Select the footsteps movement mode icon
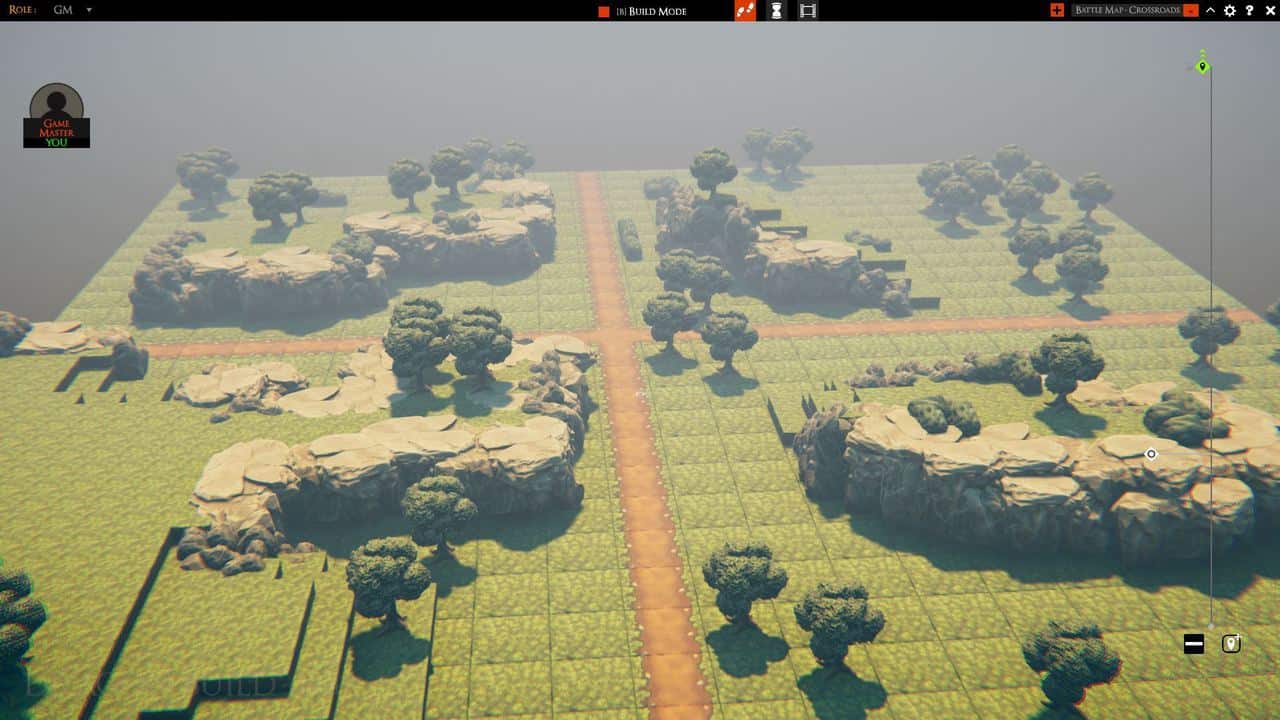1280x720 pixels. (743, 11)
